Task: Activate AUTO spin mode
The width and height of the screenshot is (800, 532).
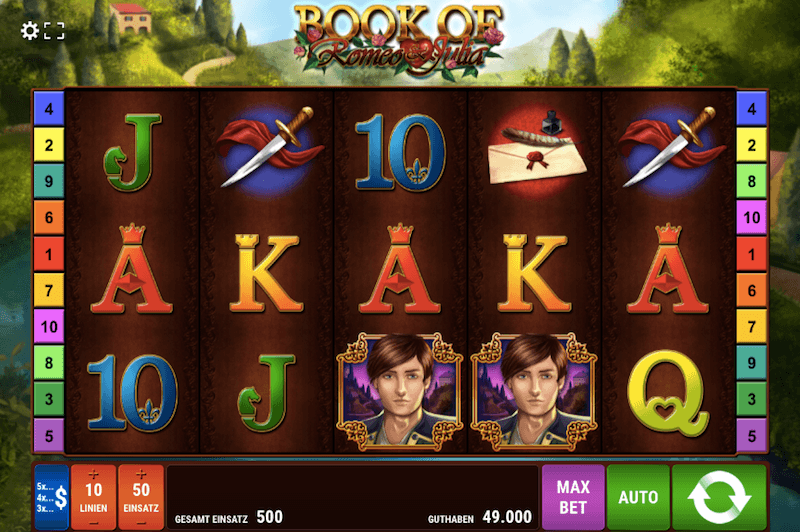Action: click(638, 496)
